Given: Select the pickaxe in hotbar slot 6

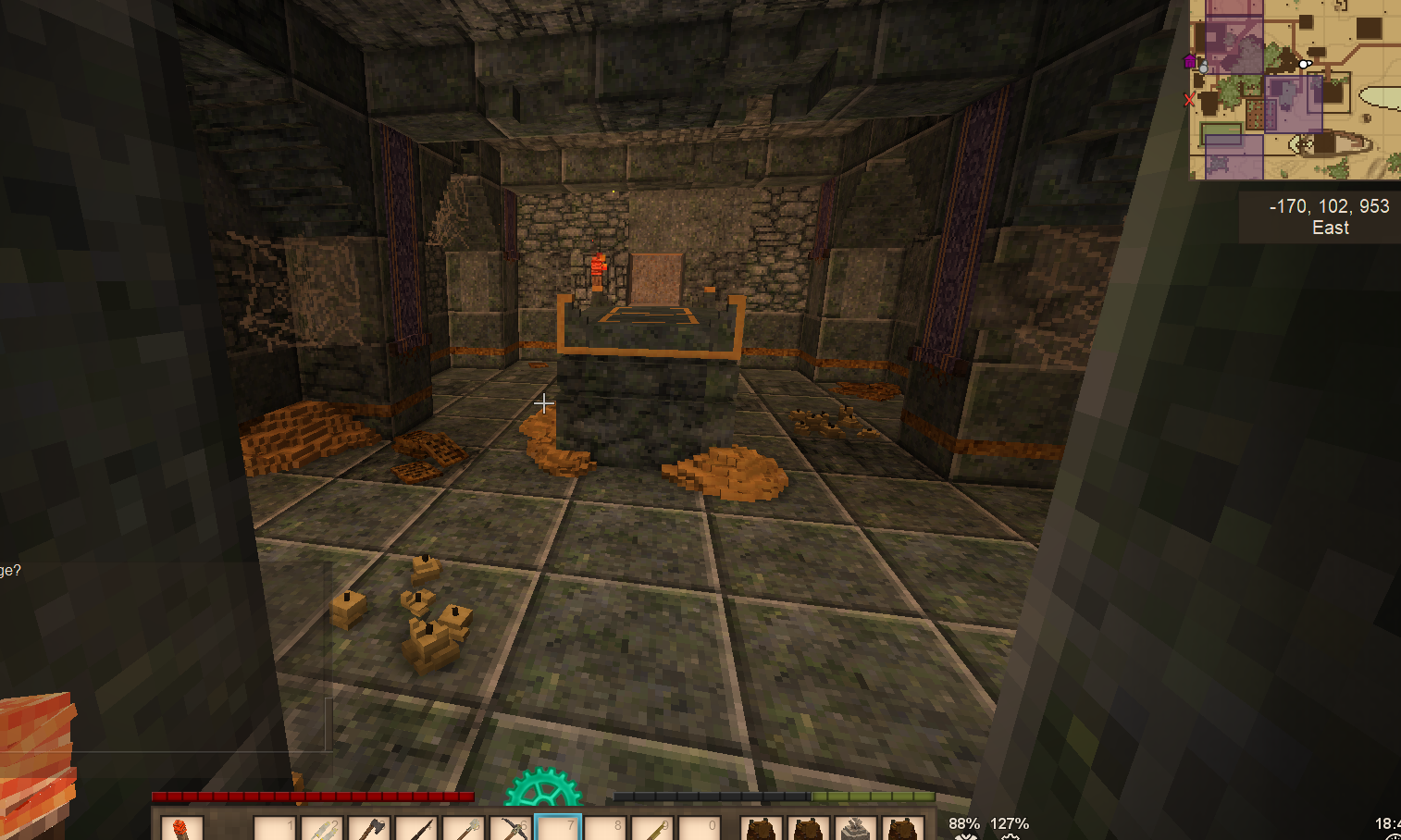Looking at the screenshot, I should [x=511, y=829].
